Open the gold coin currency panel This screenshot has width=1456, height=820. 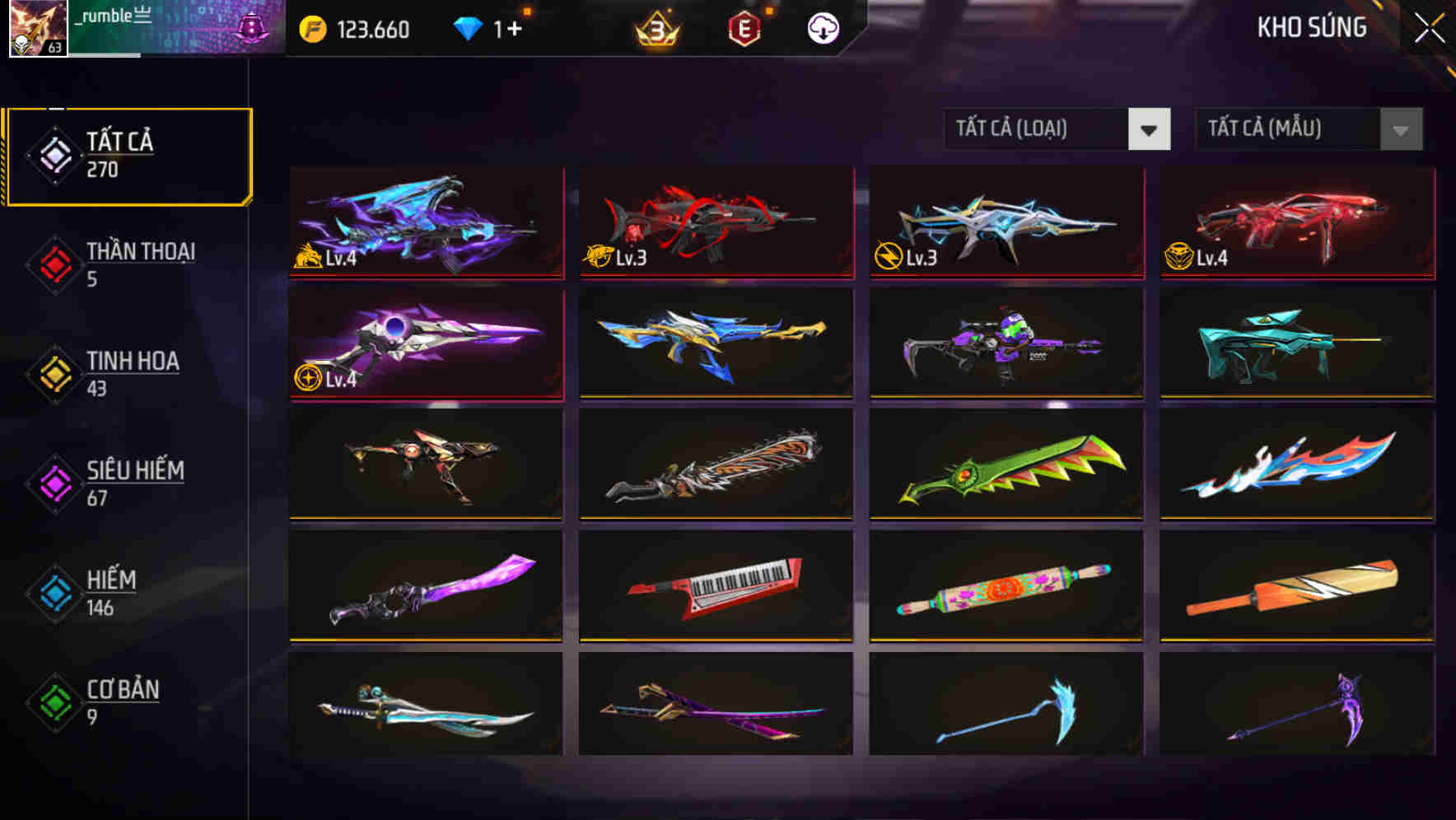tap(313, 27)
